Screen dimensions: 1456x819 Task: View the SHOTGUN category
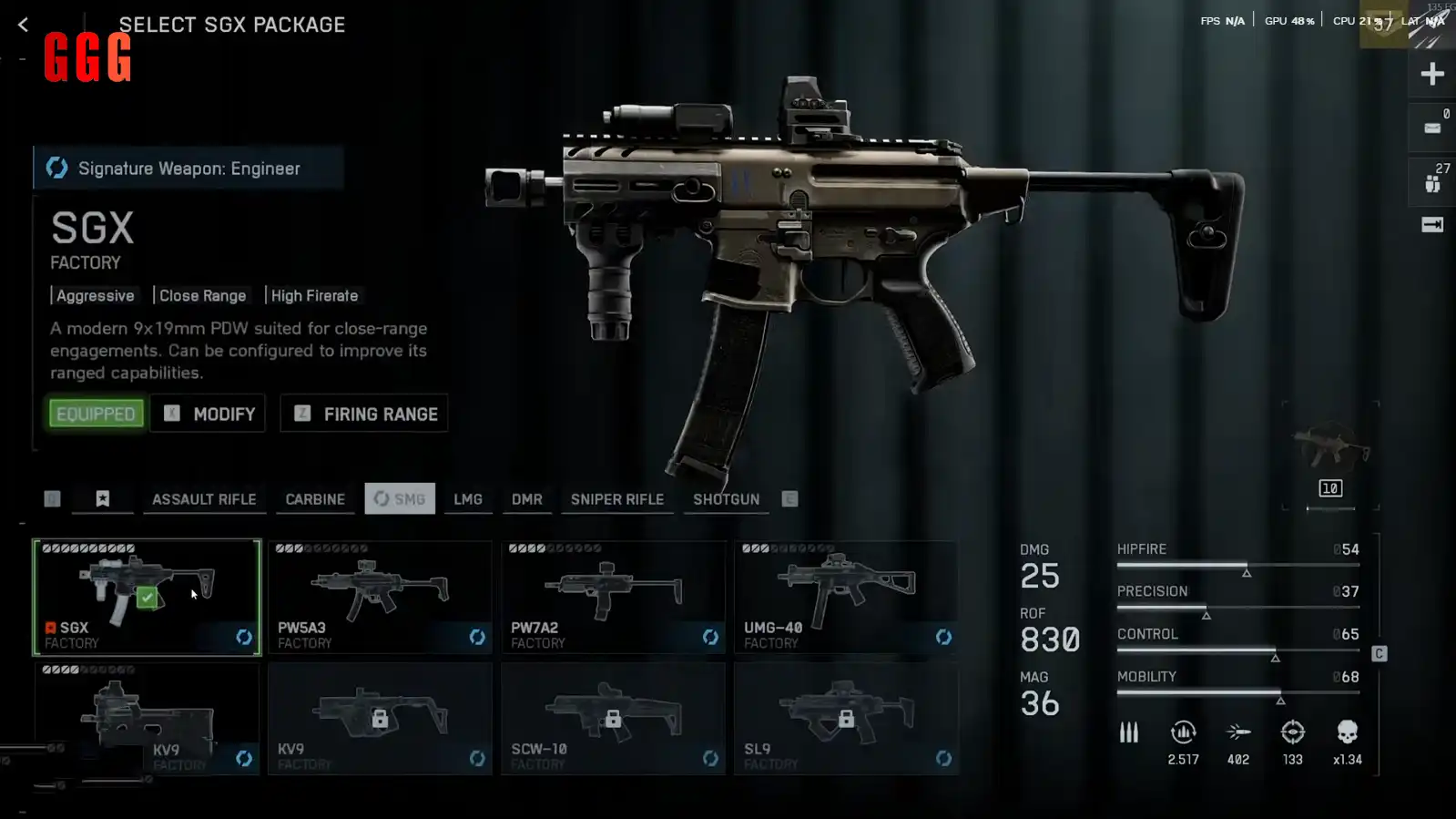click(x=726, y=499)
